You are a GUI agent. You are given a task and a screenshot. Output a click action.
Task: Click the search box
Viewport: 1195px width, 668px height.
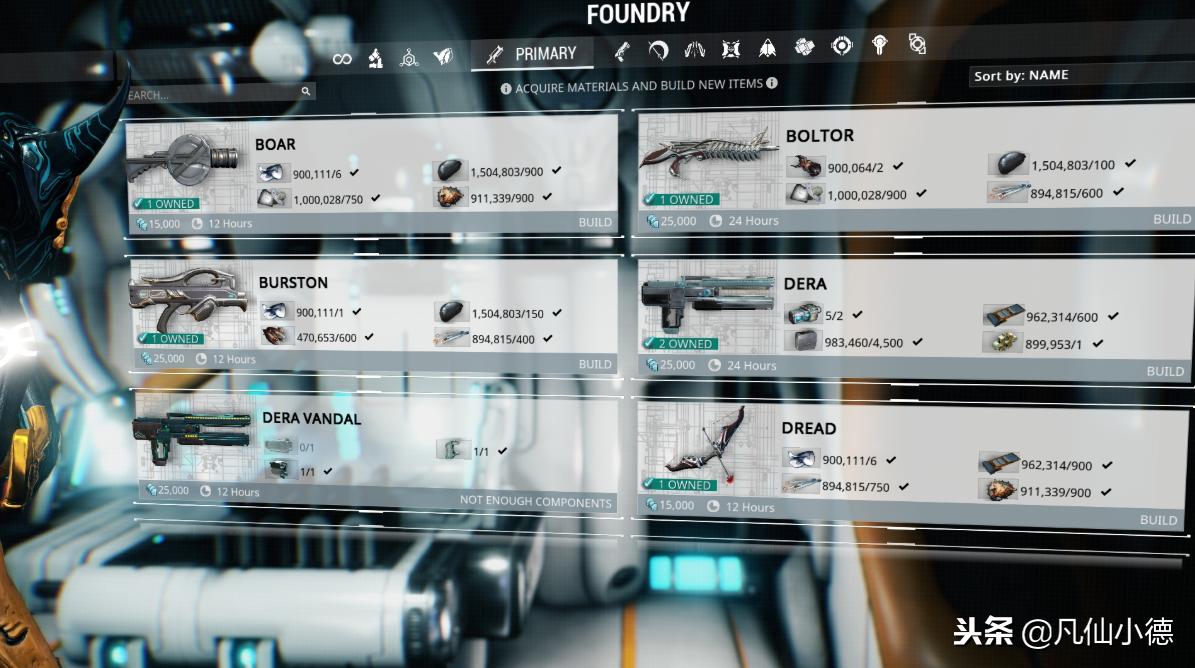pos(215,94)
